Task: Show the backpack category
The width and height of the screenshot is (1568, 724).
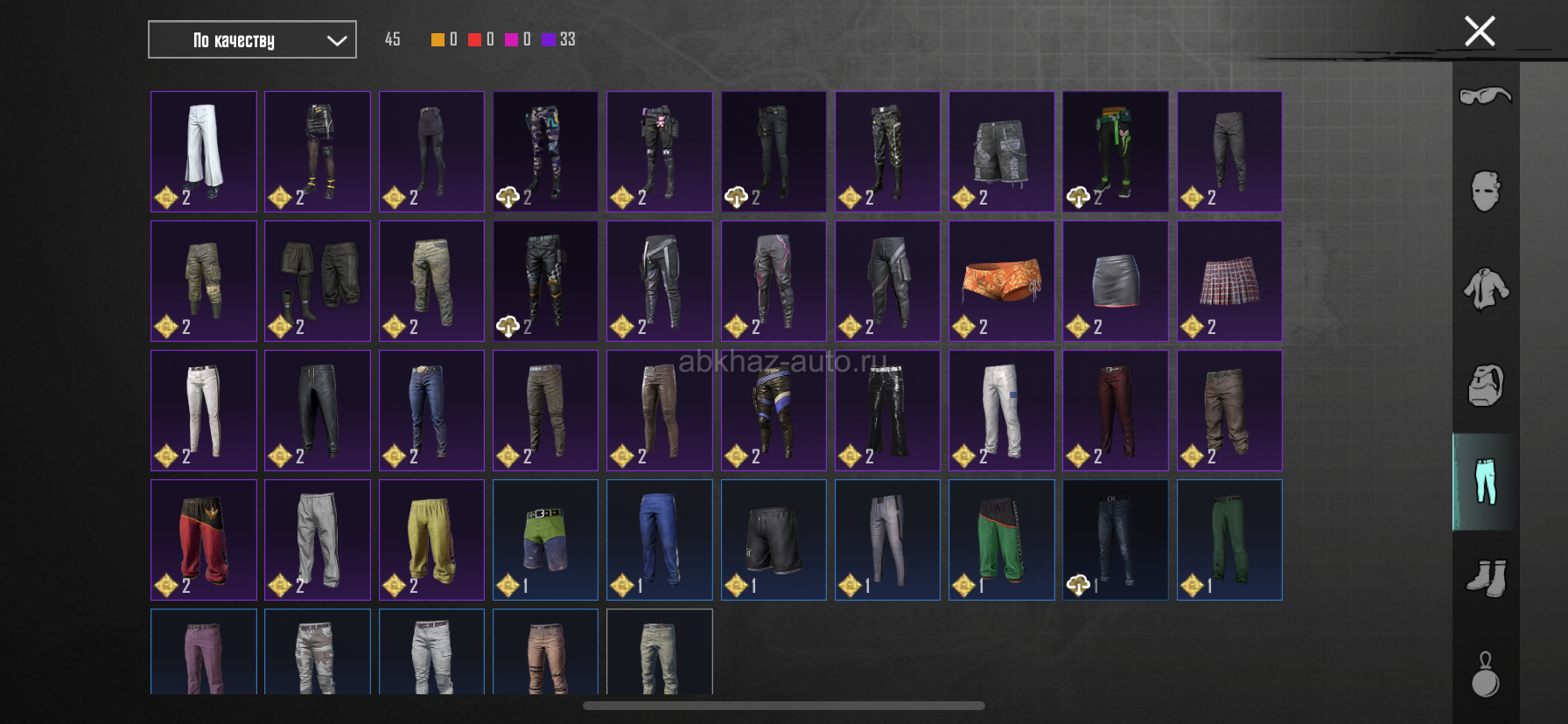Action: coord(1485,386)
